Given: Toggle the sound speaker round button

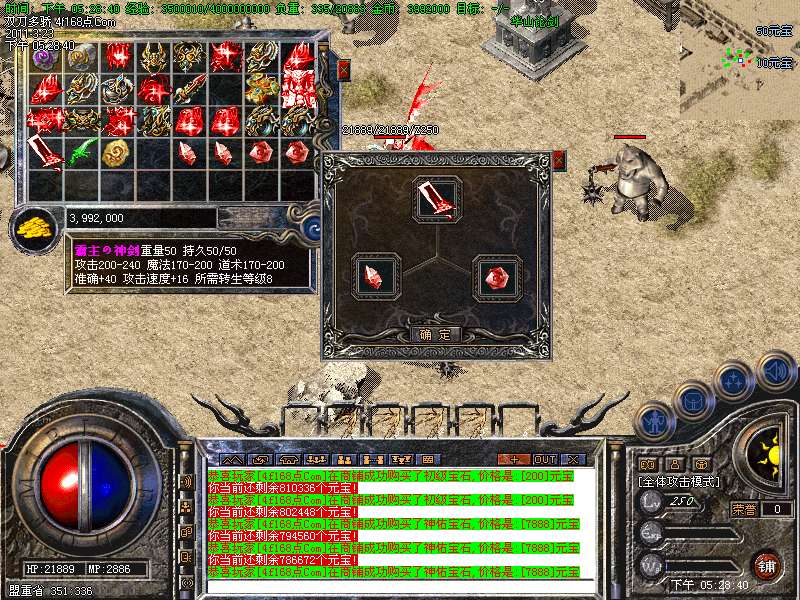Looking at the screenshot, I should pos(775,371).
